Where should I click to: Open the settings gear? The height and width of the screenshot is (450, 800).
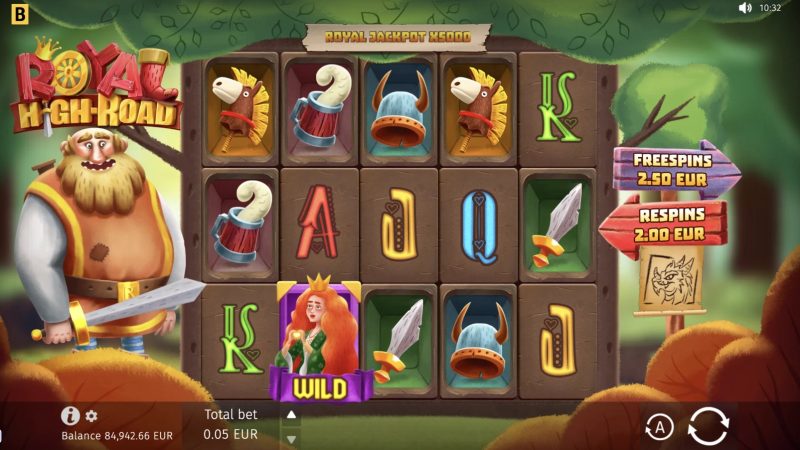(x=91, y=416)
